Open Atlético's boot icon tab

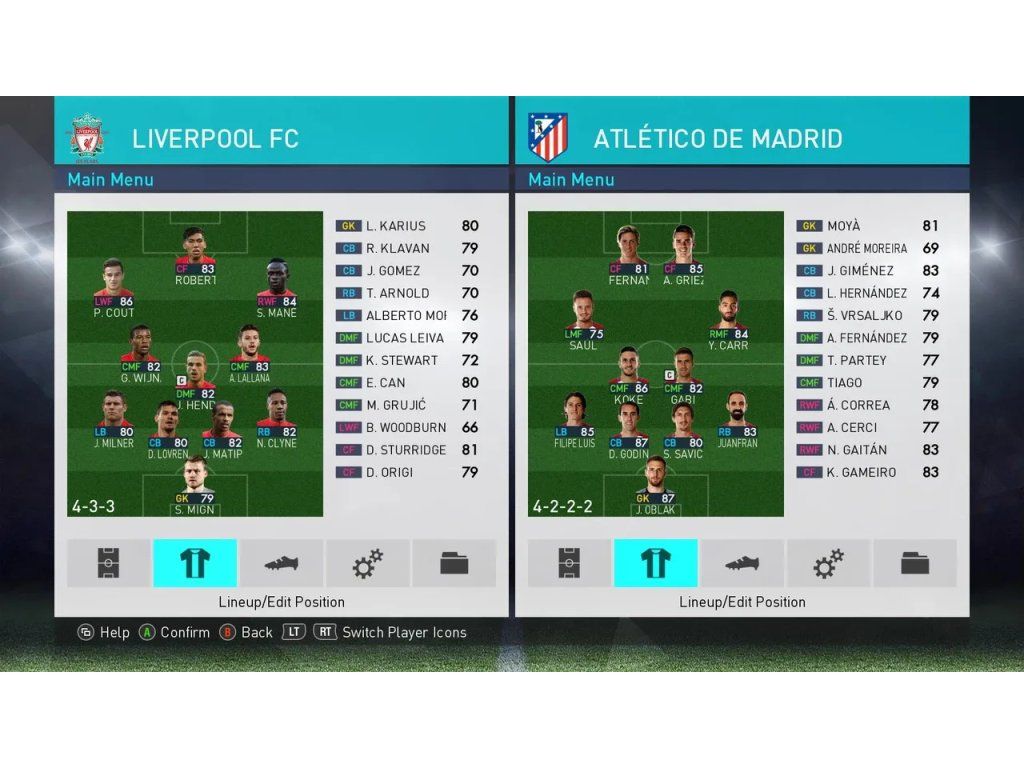[x=741, y=563]
